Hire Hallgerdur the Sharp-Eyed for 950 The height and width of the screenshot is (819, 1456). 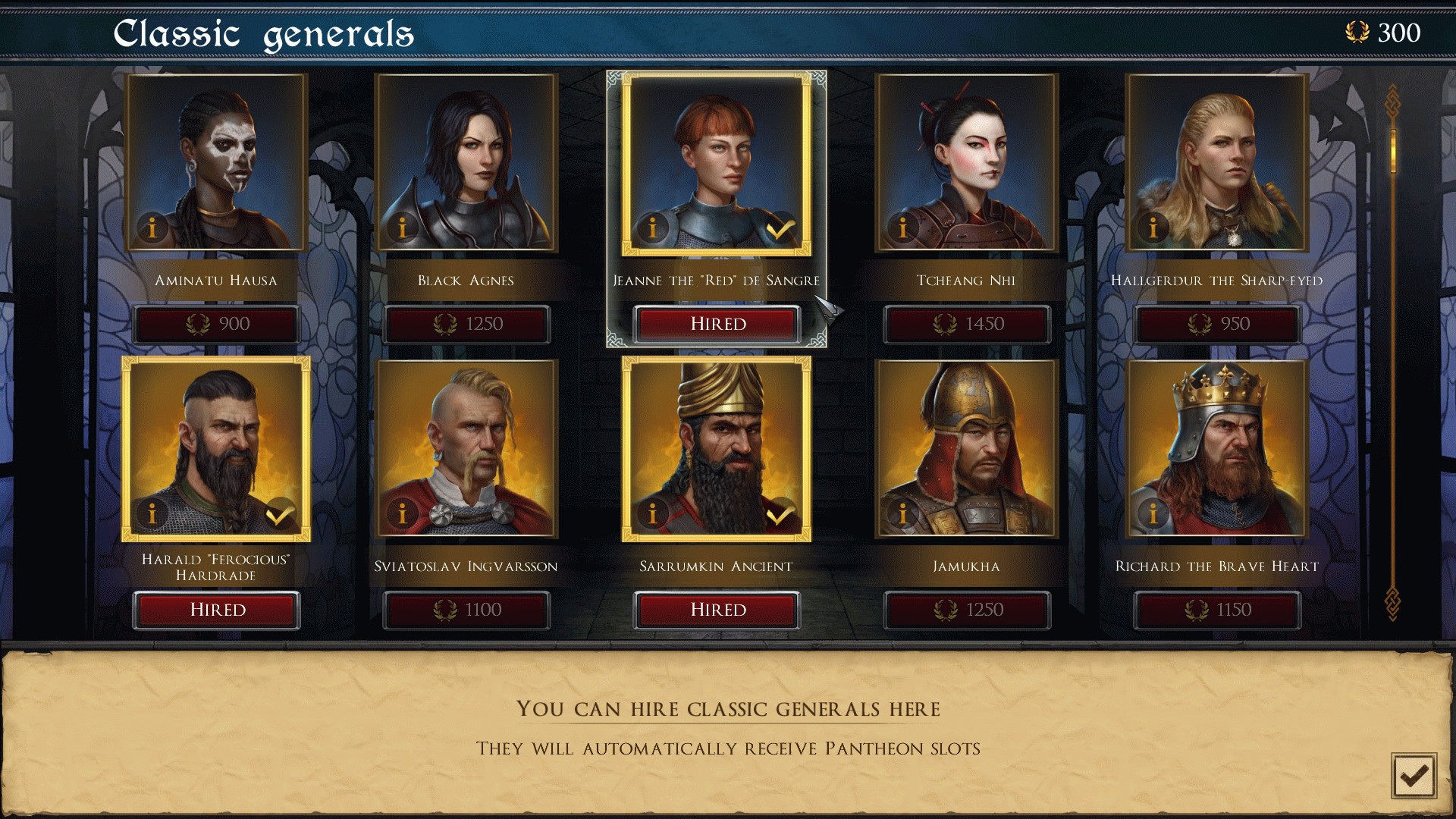pyautogui.click(x=1217, y=325)
